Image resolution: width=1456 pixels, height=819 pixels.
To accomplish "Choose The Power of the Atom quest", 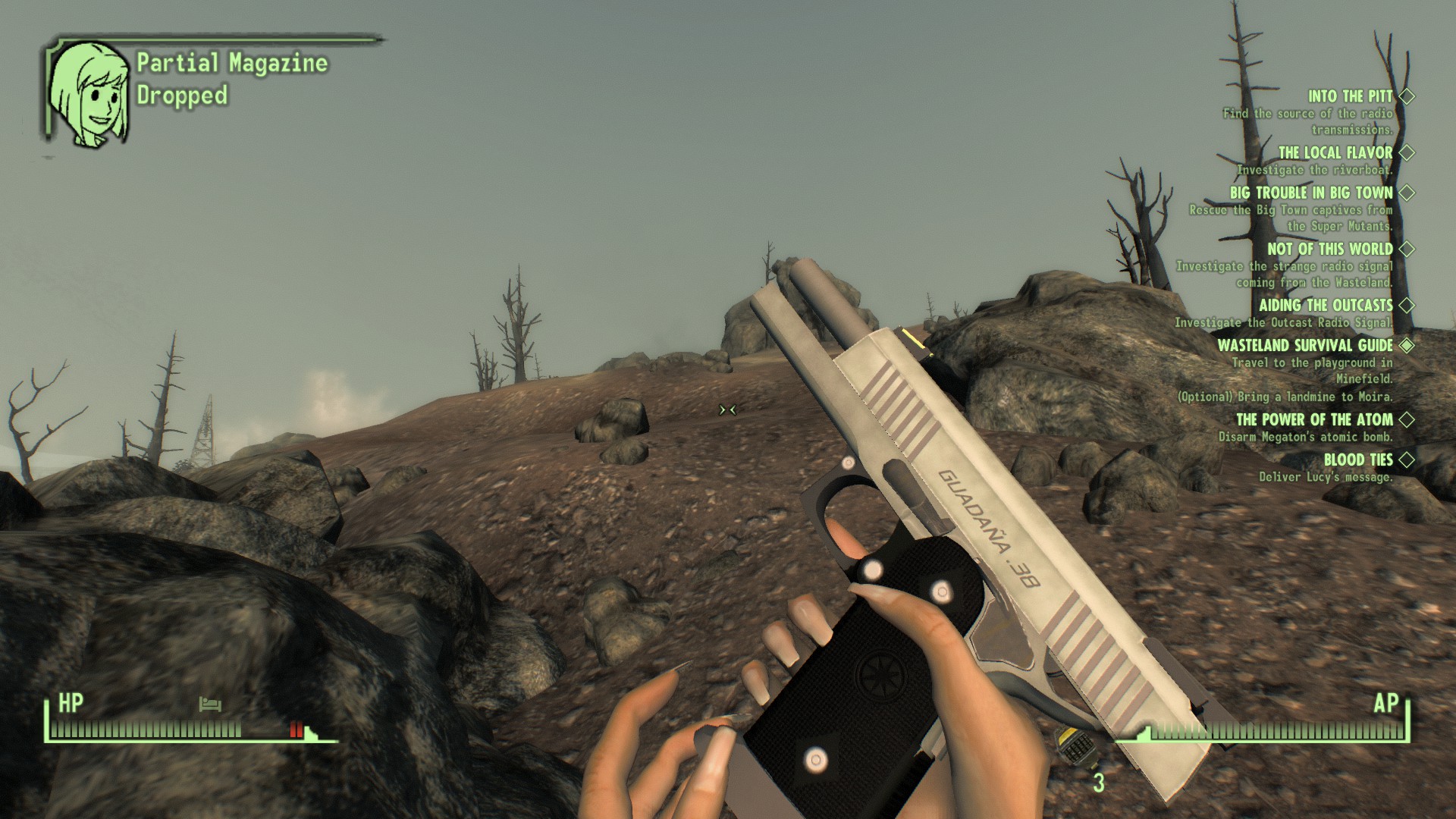I will coord(1314,420).
